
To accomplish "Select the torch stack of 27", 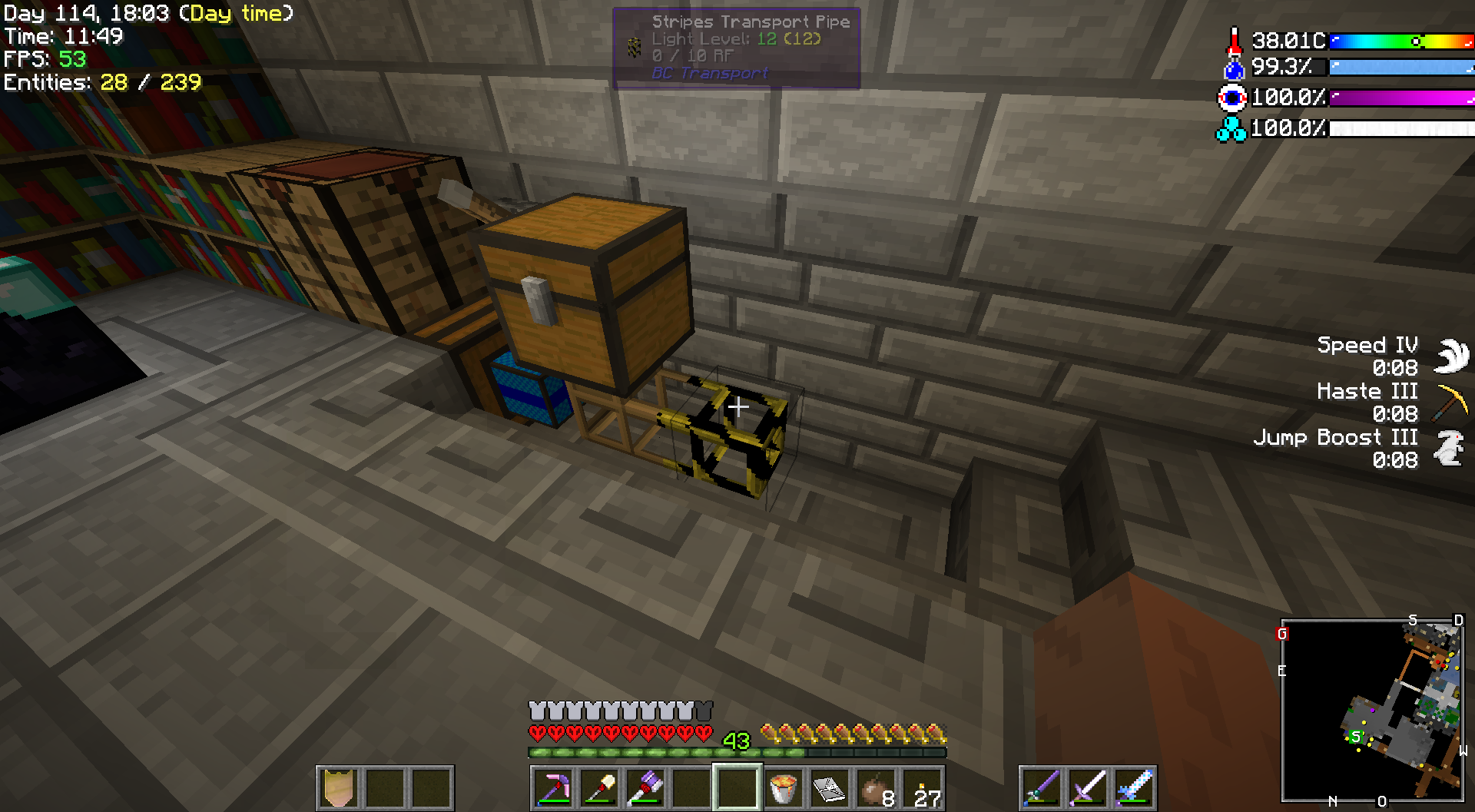I will pyautogui.click(x=922, y=787).
